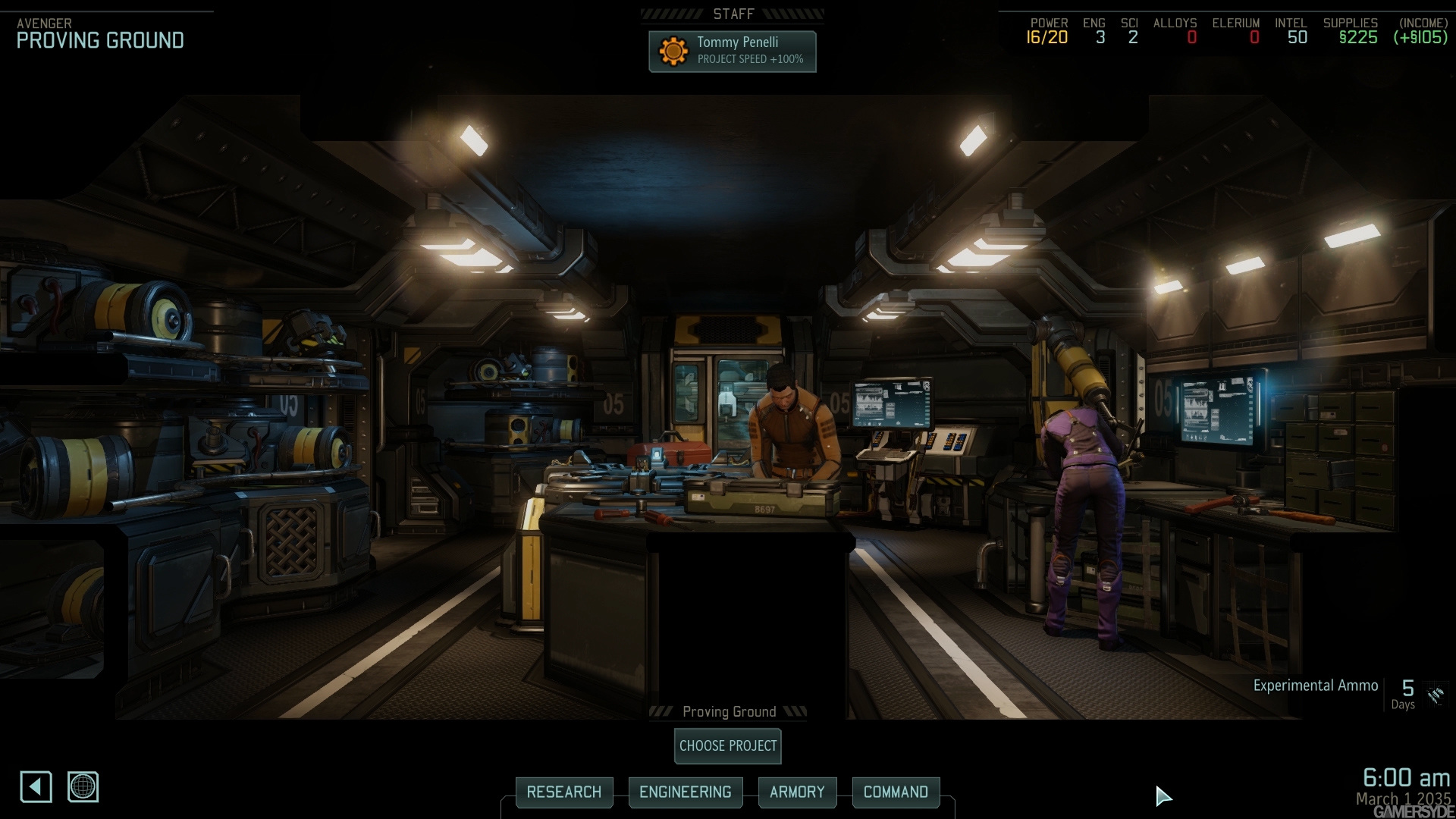Select the Command tab

[x=896, y=792]
